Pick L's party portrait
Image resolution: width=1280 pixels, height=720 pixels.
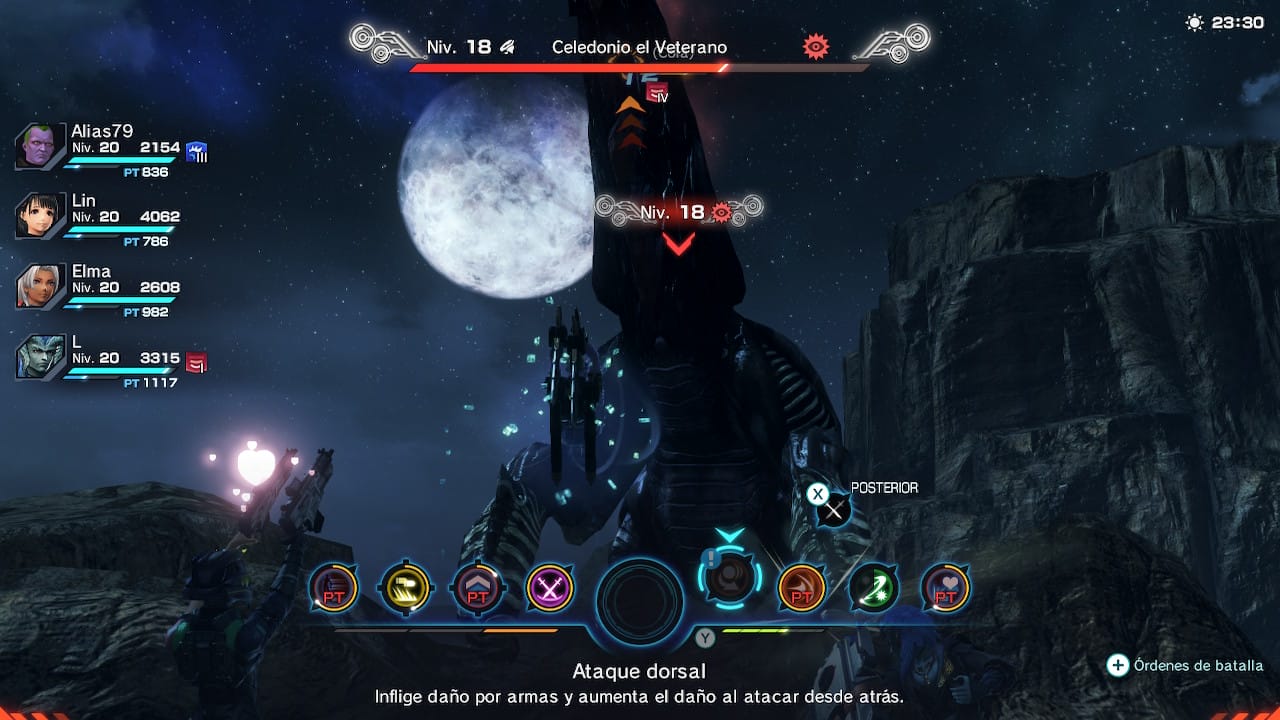40,357
